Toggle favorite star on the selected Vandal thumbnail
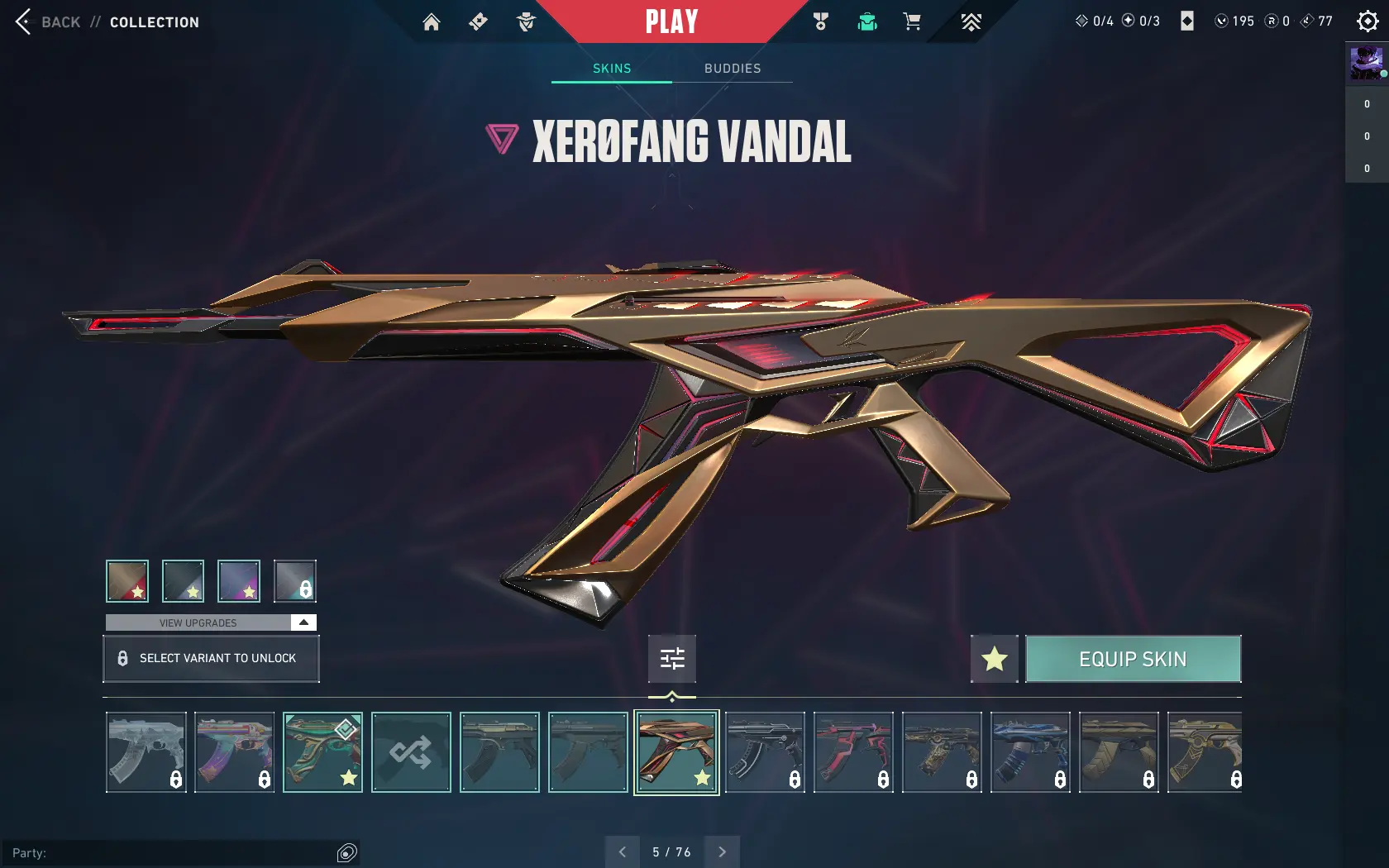 pyautogui.click(x=702, y=778)
